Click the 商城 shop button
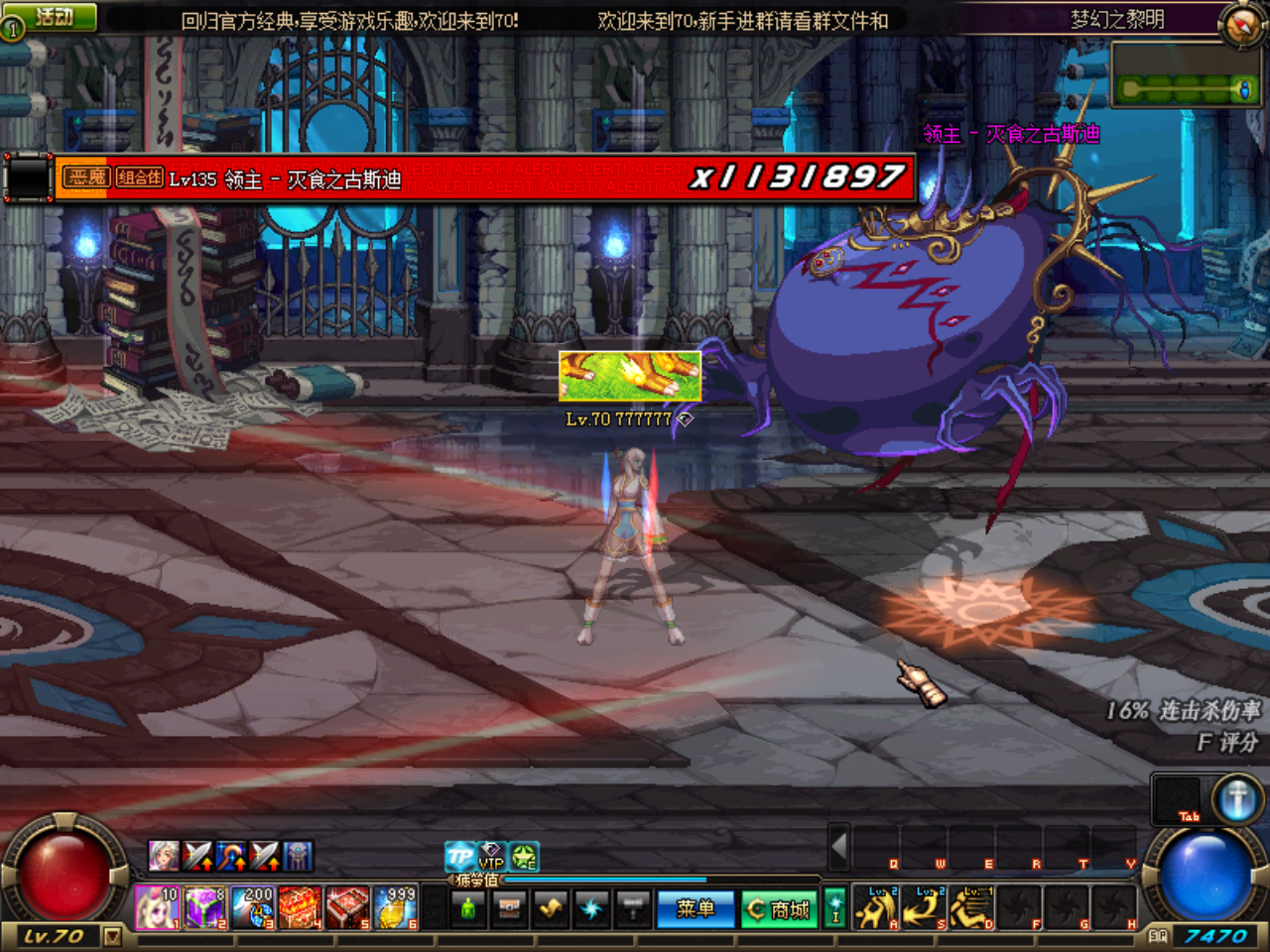1270x952 pixels. [x=780, y=909]
